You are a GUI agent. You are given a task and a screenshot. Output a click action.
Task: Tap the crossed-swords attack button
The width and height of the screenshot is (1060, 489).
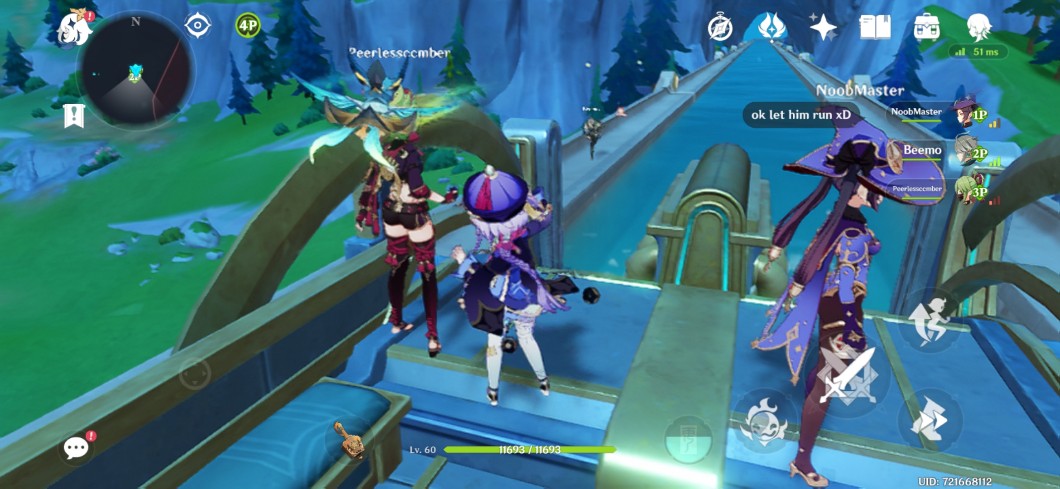pyautogui.click(x=846, y=378)
